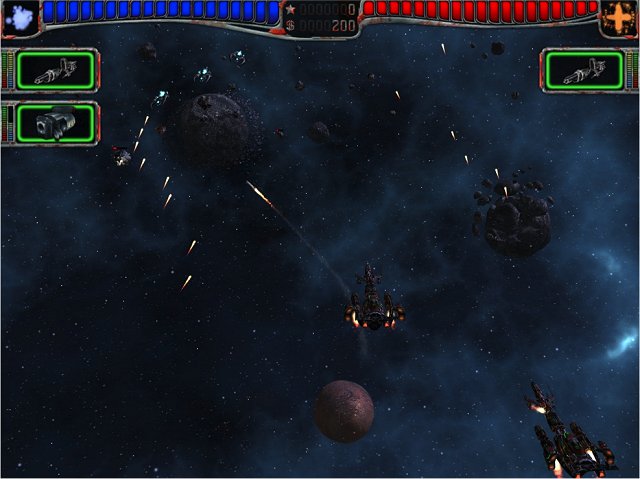Click the orange cross hull icon
The image size is (640, 479).
point(619,17)
